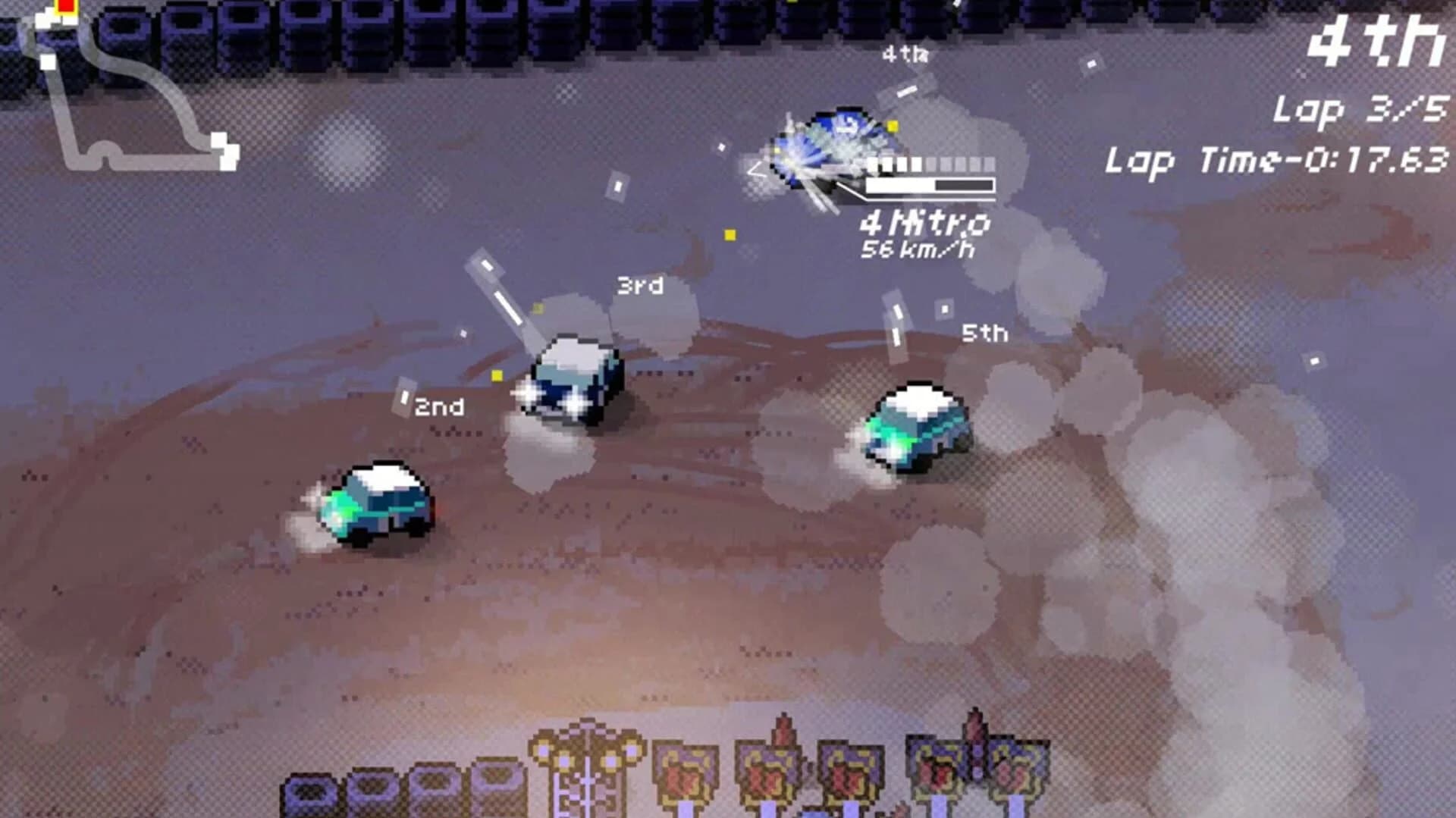Image resolution: width=1456 pixels, height=818 pixels.
Task: Select the 3rd place position tag
Action: point(639,287)
